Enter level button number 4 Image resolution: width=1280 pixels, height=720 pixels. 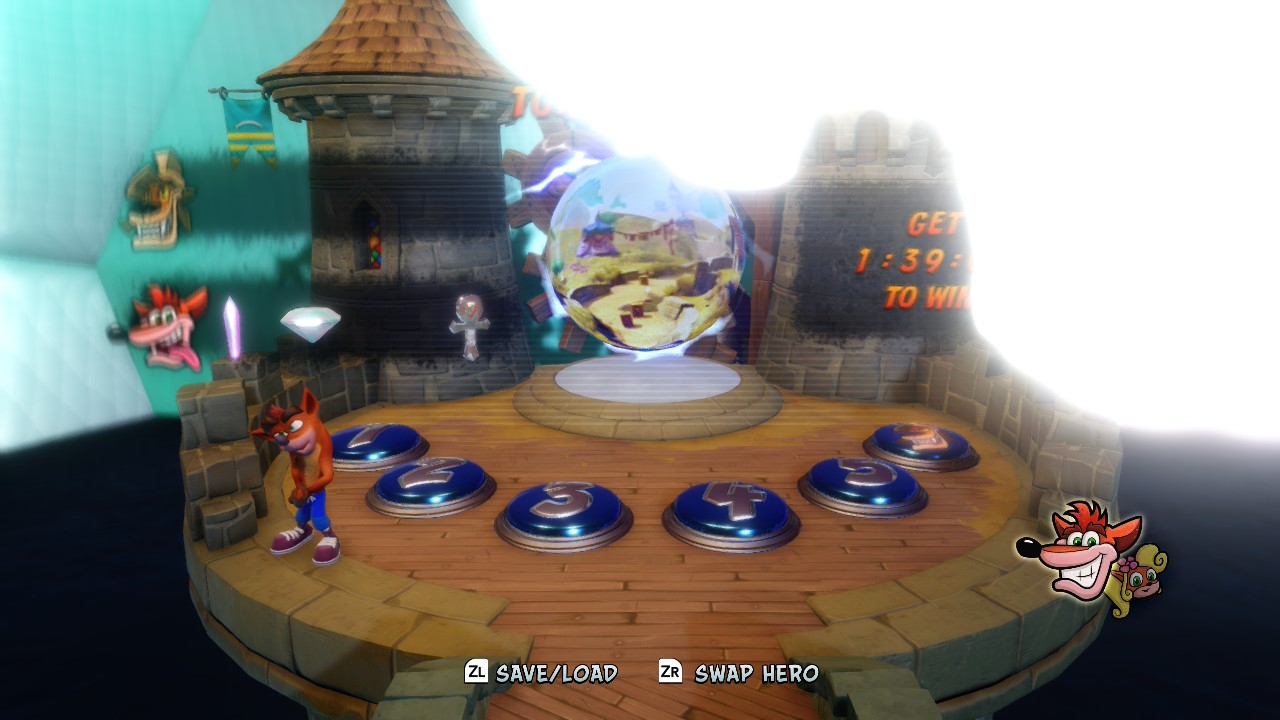tap(731, 507)
